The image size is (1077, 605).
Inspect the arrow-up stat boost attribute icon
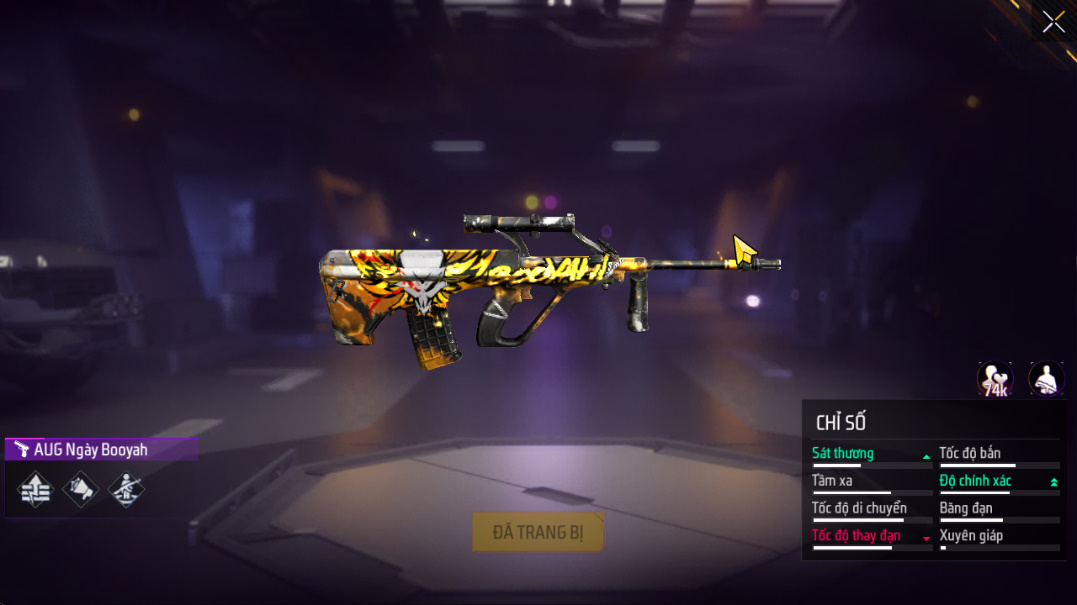(x=35, y=489)
